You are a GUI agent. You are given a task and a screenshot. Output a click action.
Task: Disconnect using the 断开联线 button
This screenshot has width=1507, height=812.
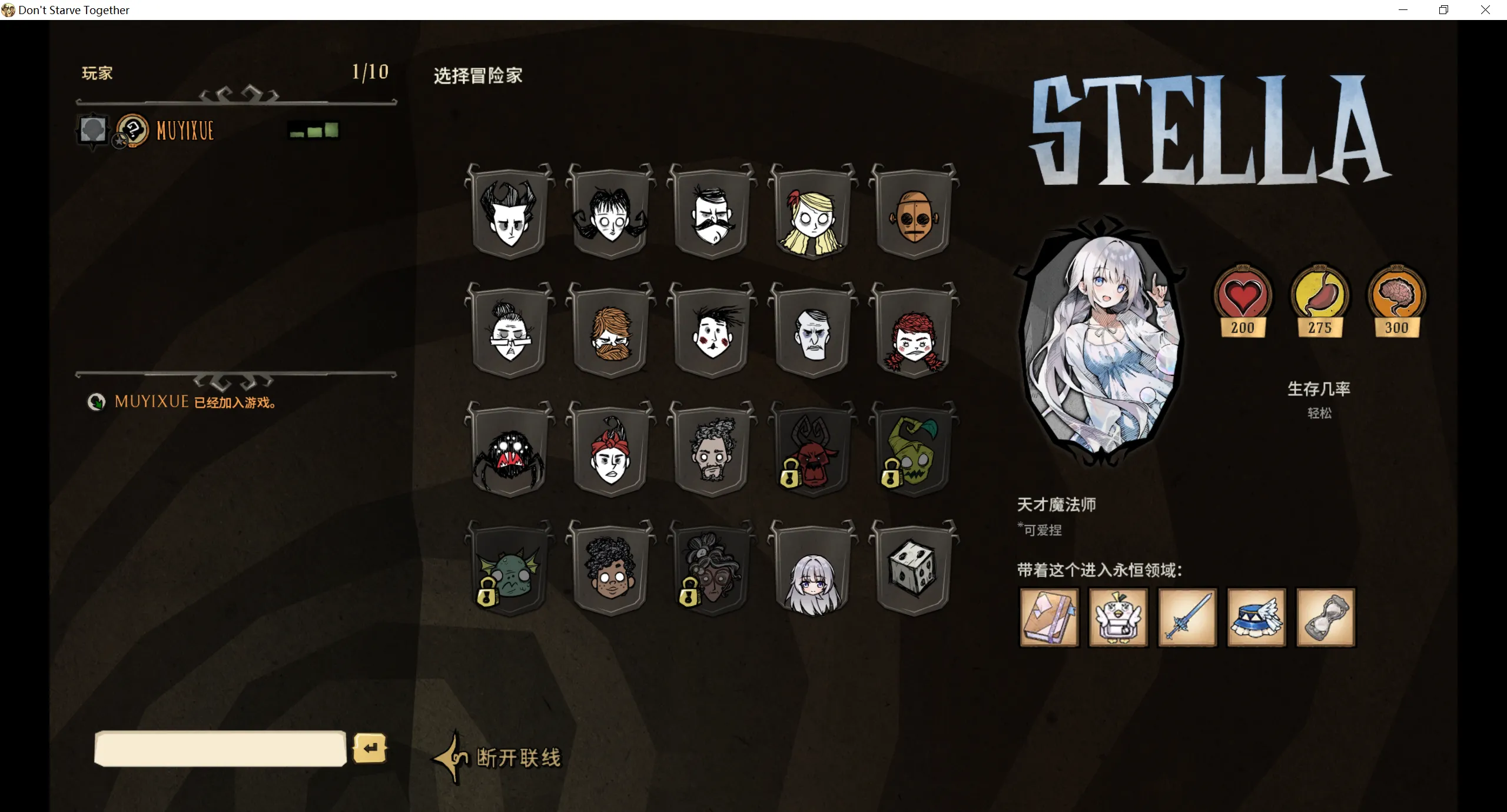point(518,758)
